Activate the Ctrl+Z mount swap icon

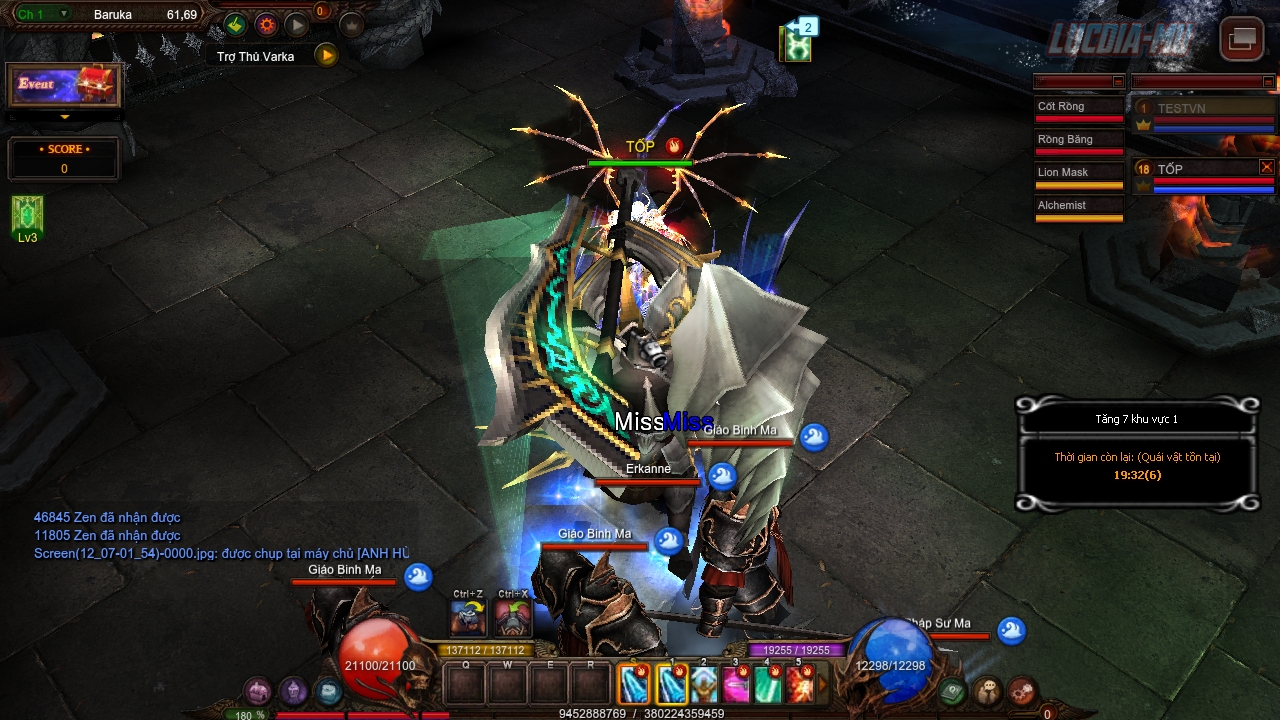click(469, 618)
